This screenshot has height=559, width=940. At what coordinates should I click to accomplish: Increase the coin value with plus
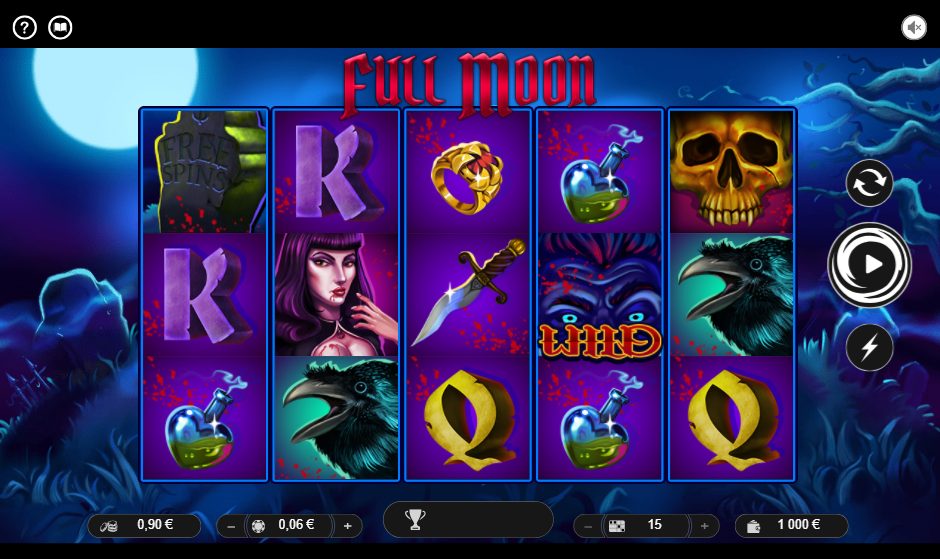pos(348,525)
